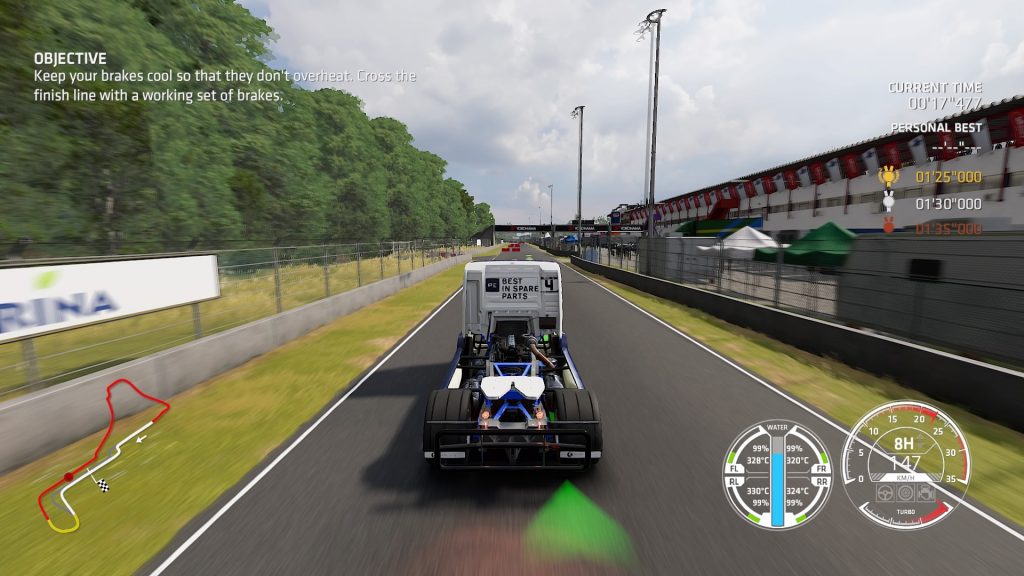Screen dimensions: 1024x576
Task: Select the brake disc status icon
Action: click(x=906, y=492)
